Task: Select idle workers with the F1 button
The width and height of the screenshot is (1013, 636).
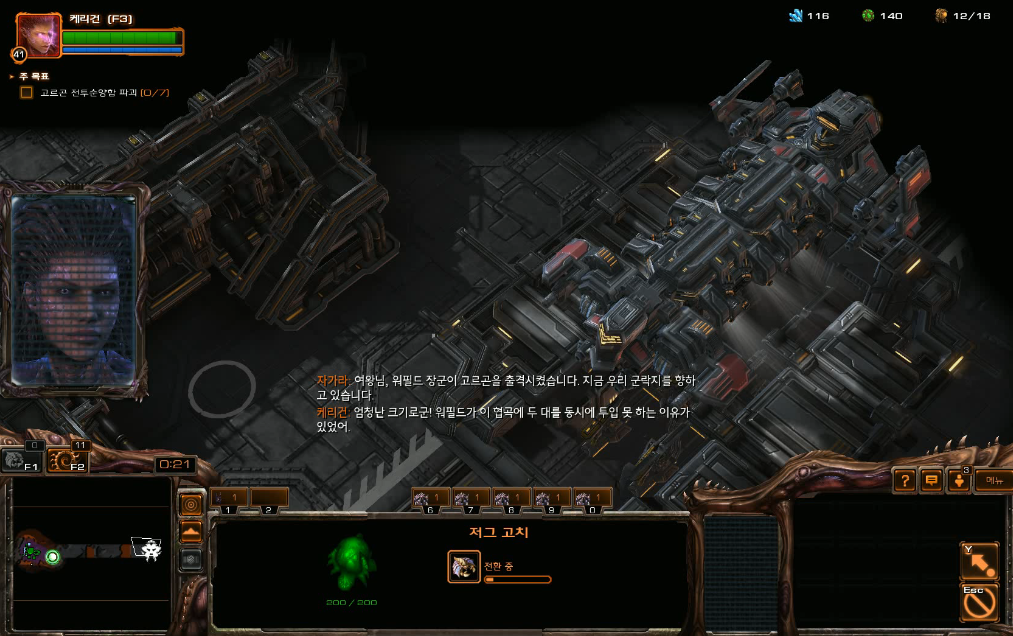Action: tap(22, 459)
